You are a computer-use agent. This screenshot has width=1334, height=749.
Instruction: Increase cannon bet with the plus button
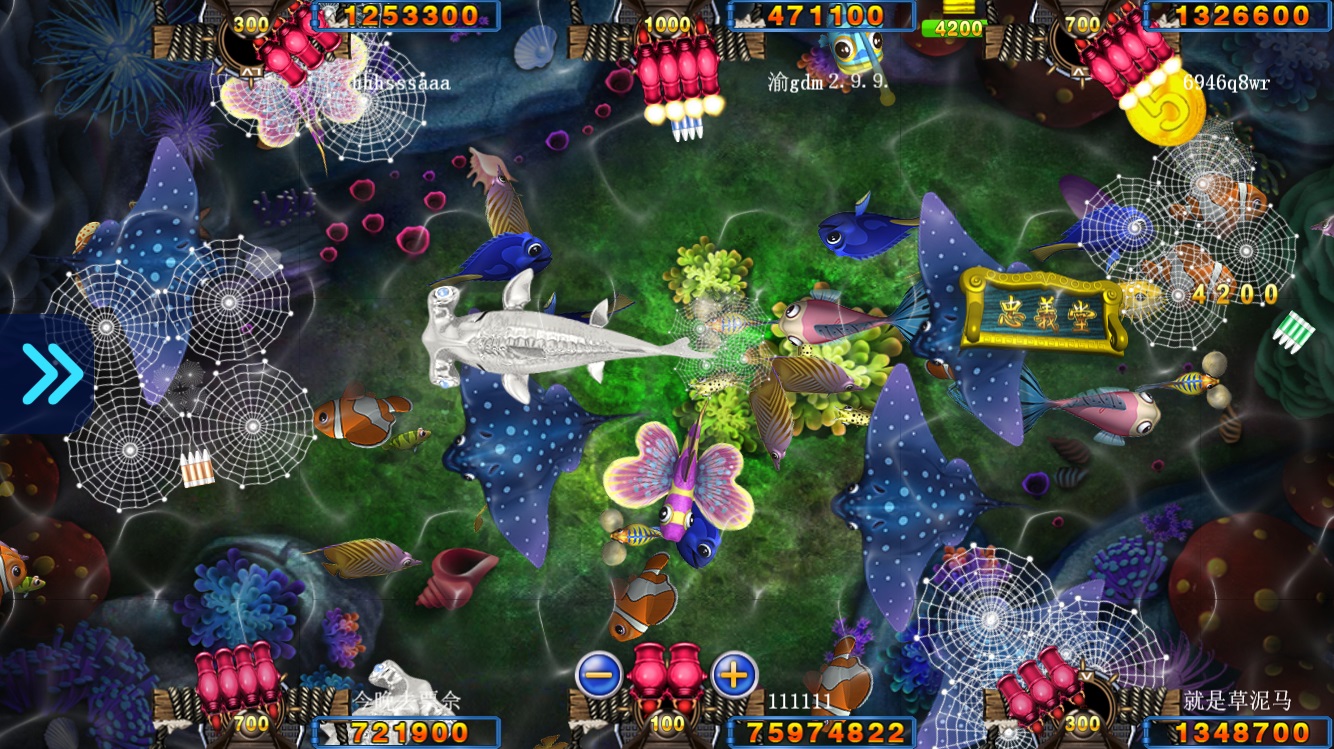pos(734,675)
